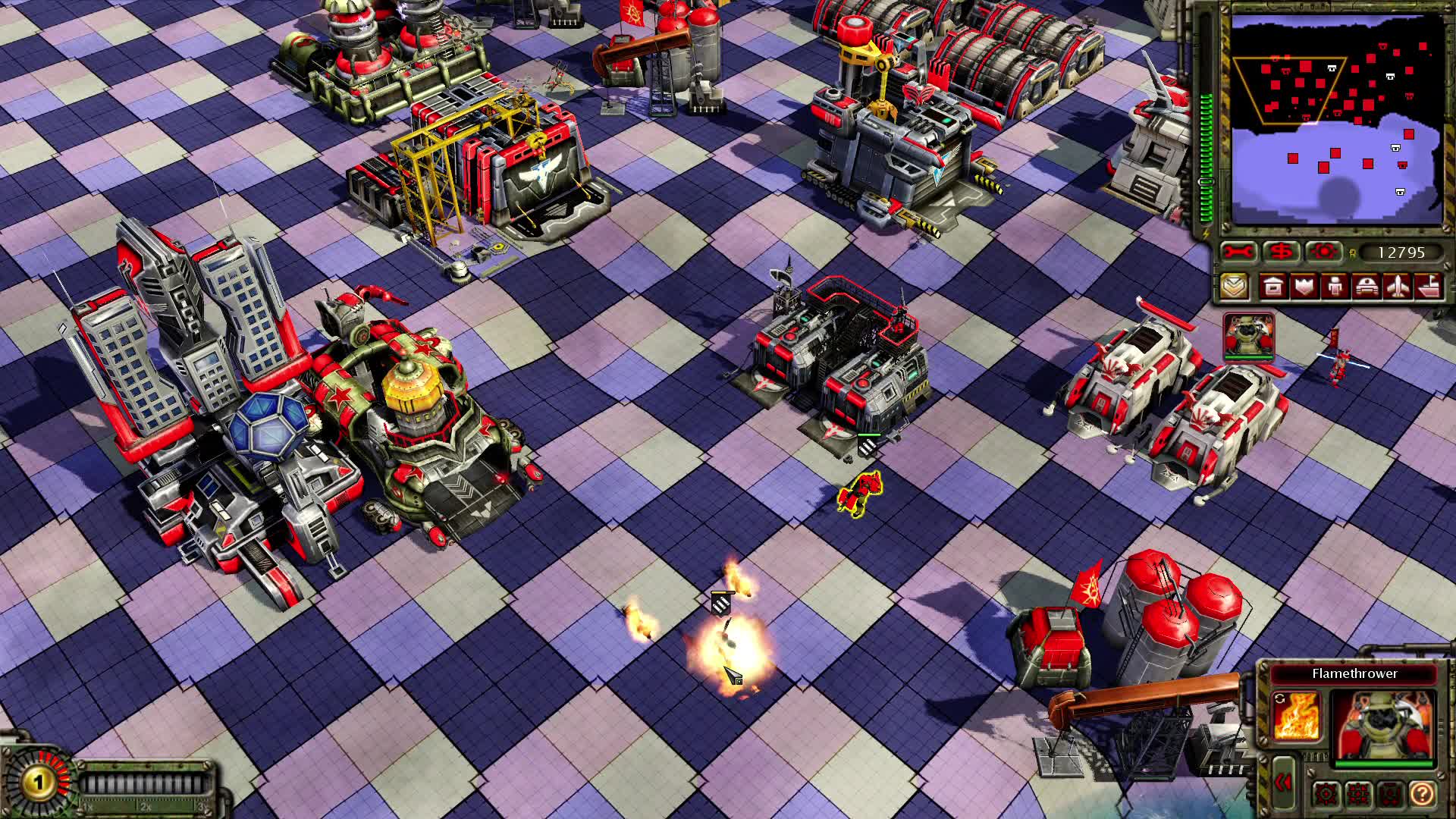
Task: Toggle the guard stance command
Action: [x=1390, y=794]
